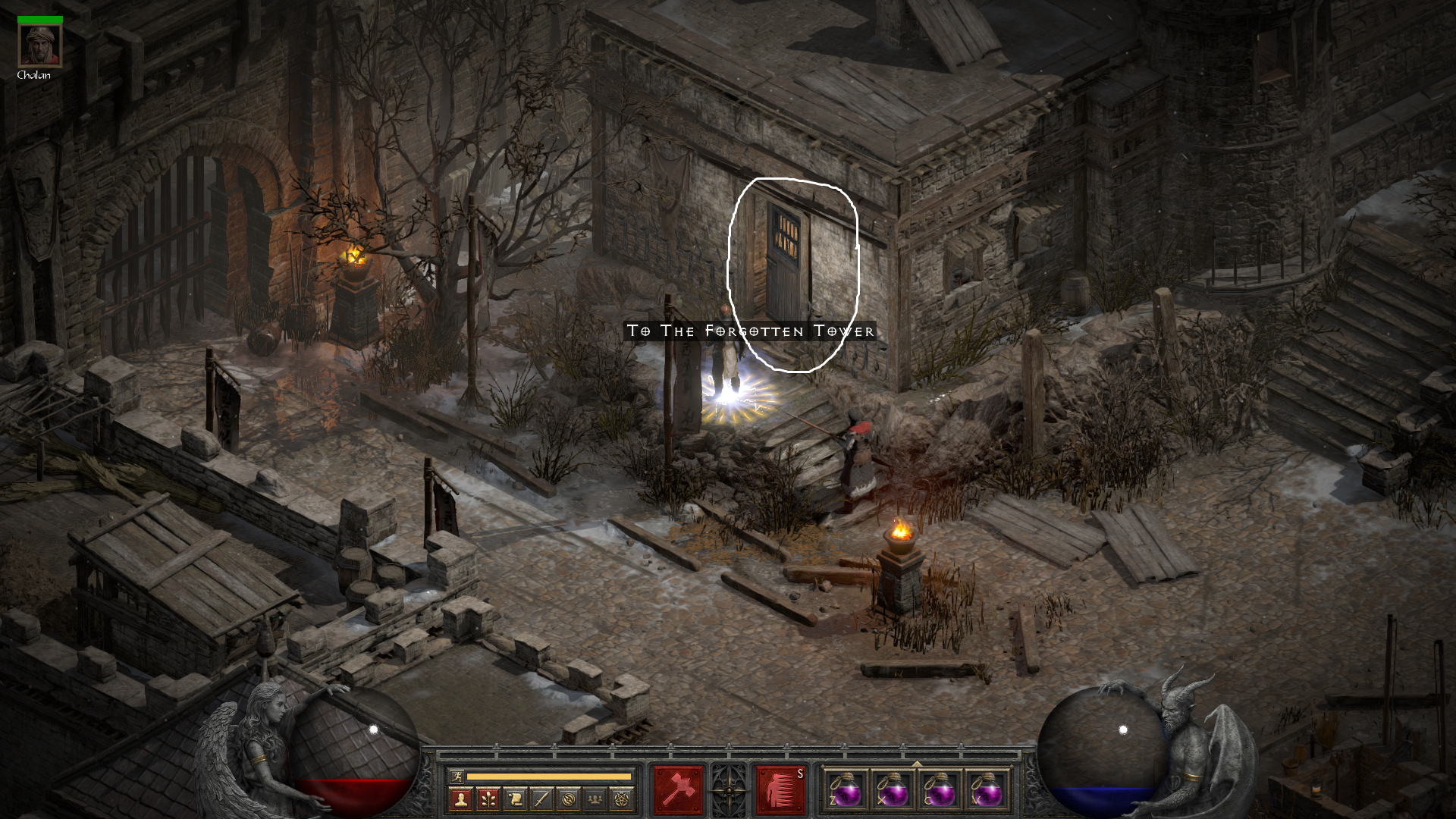Image resolution: width=1456 pixels, height=819 pixels.
Task: Use the purple potion marked C
Action: (x=940, y=790)
